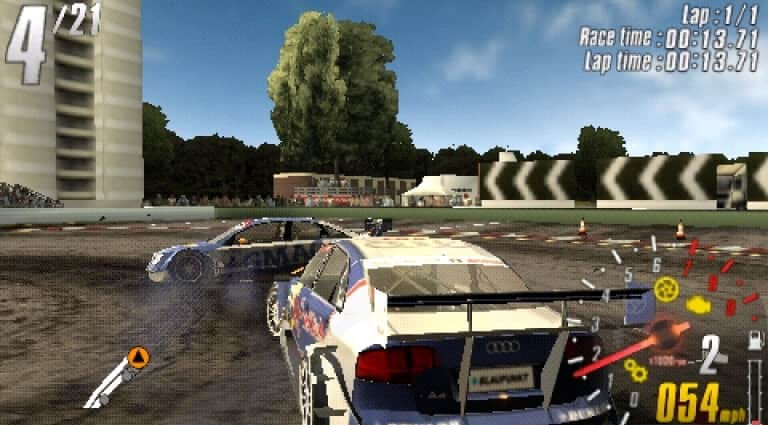Select the yellow engine damage icon

coord(699,305)
